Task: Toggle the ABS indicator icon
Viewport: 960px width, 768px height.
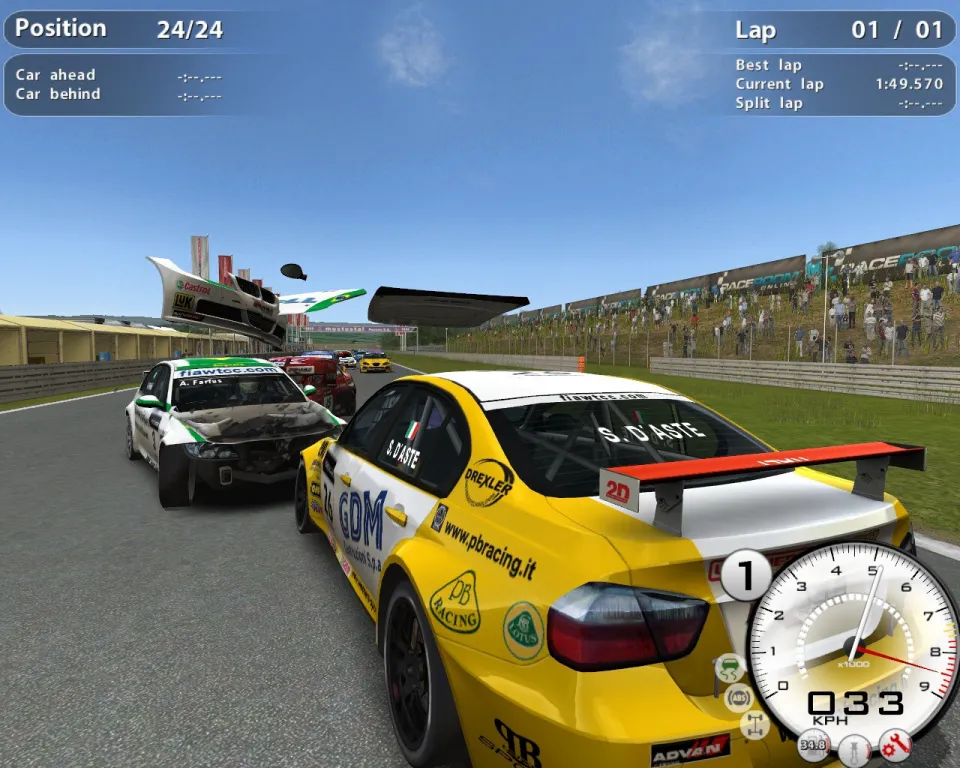Action: tap(739, 697)
